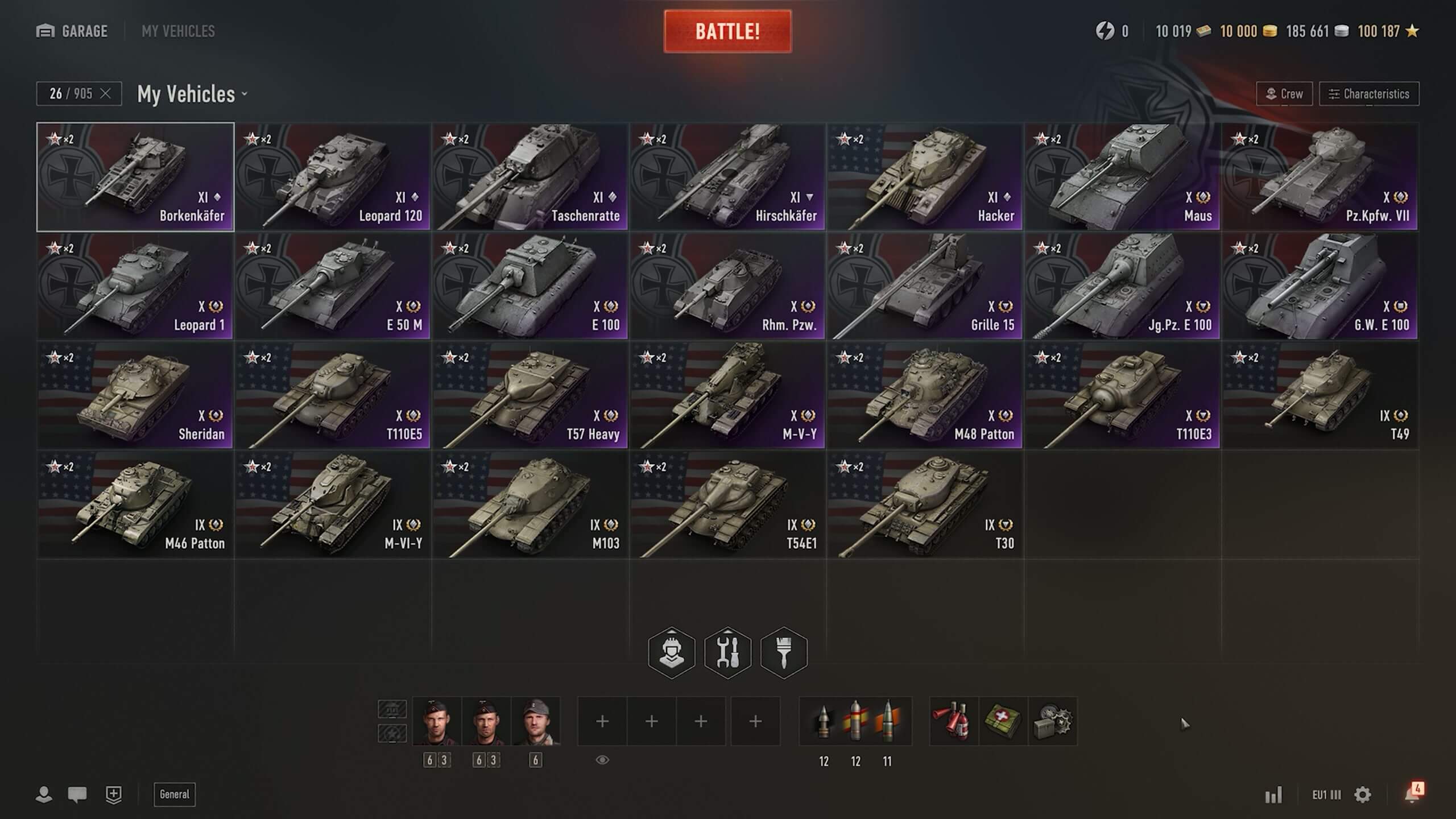Open the game settings gear
This screenshot has height=819, width=1456.
click(x=1363, y=795)
